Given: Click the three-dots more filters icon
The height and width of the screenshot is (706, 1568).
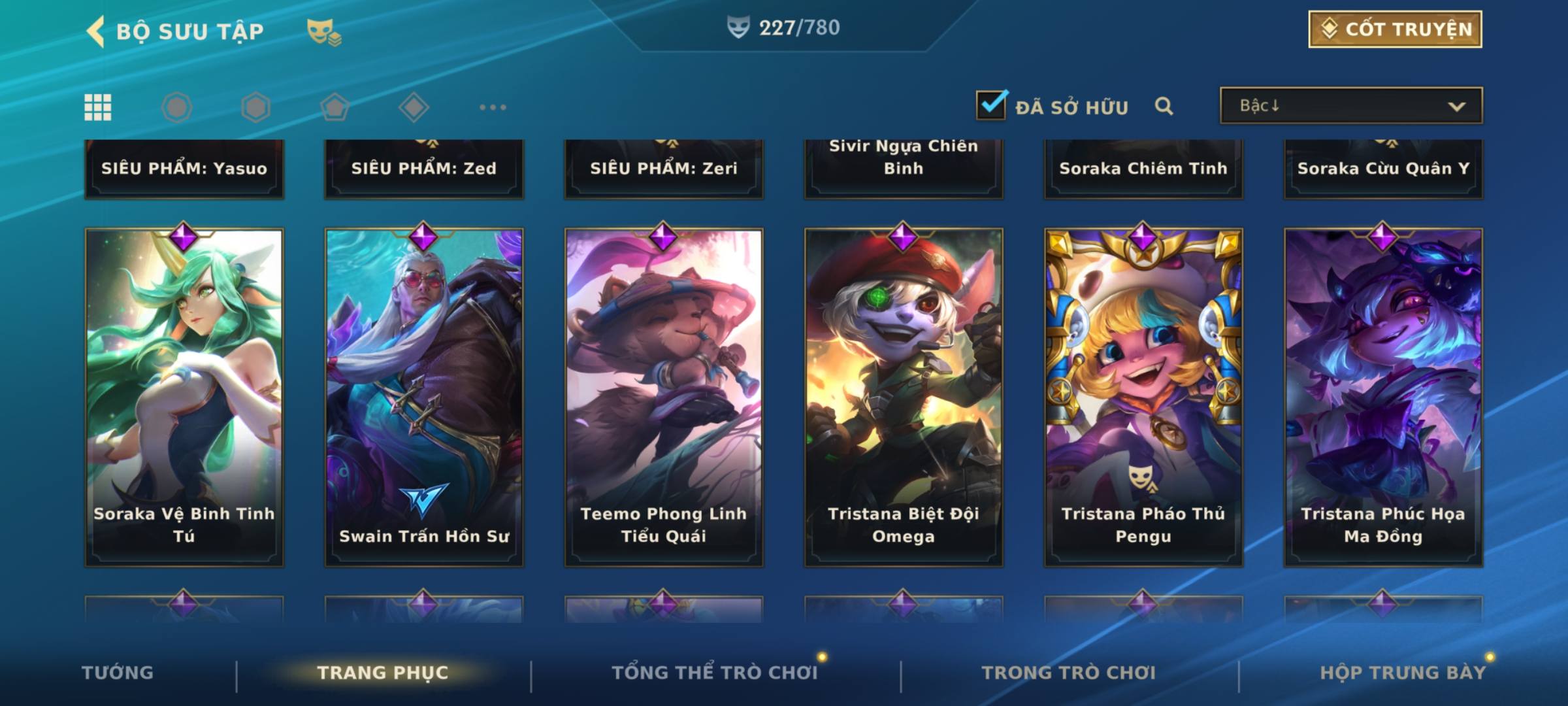Looking at the screenshot, I should click(x=493, y=107).
